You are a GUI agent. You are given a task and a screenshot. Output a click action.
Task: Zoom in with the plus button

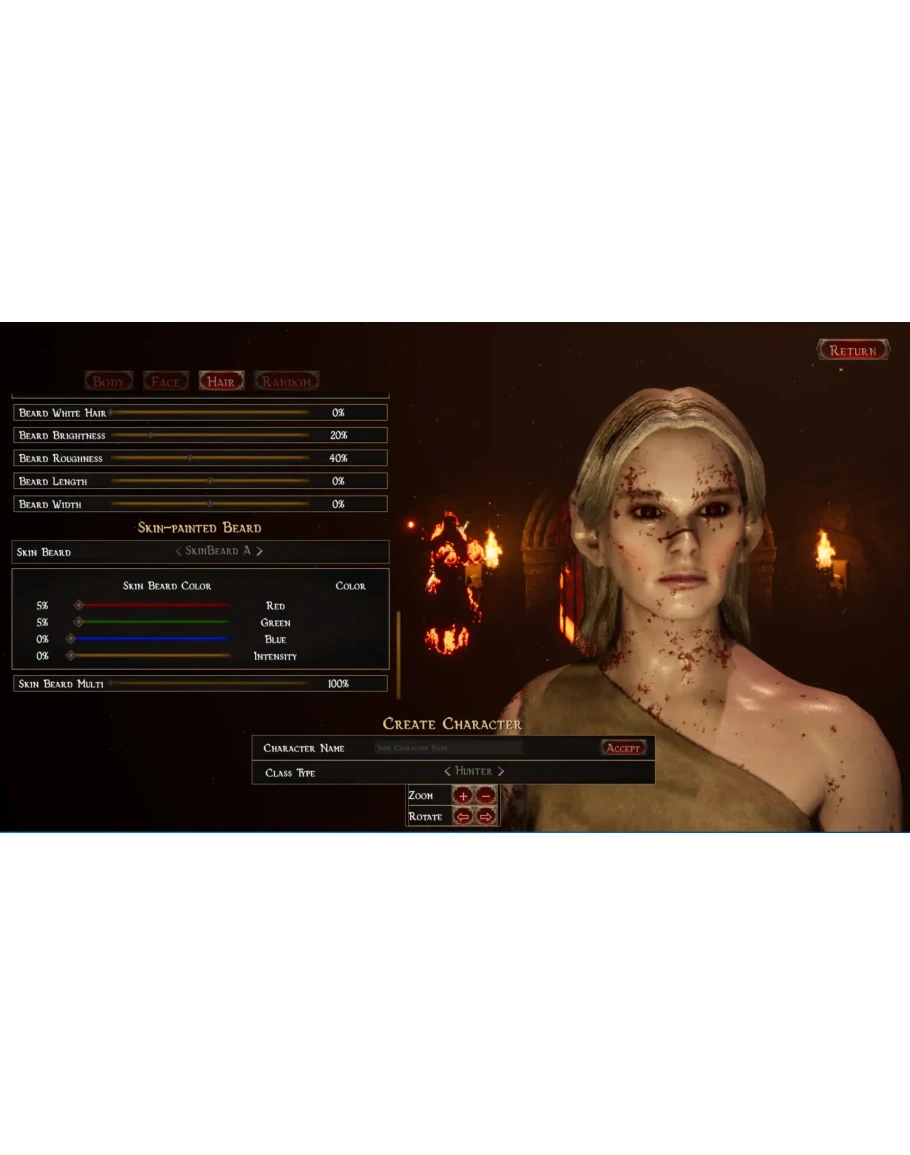point(463,796)
